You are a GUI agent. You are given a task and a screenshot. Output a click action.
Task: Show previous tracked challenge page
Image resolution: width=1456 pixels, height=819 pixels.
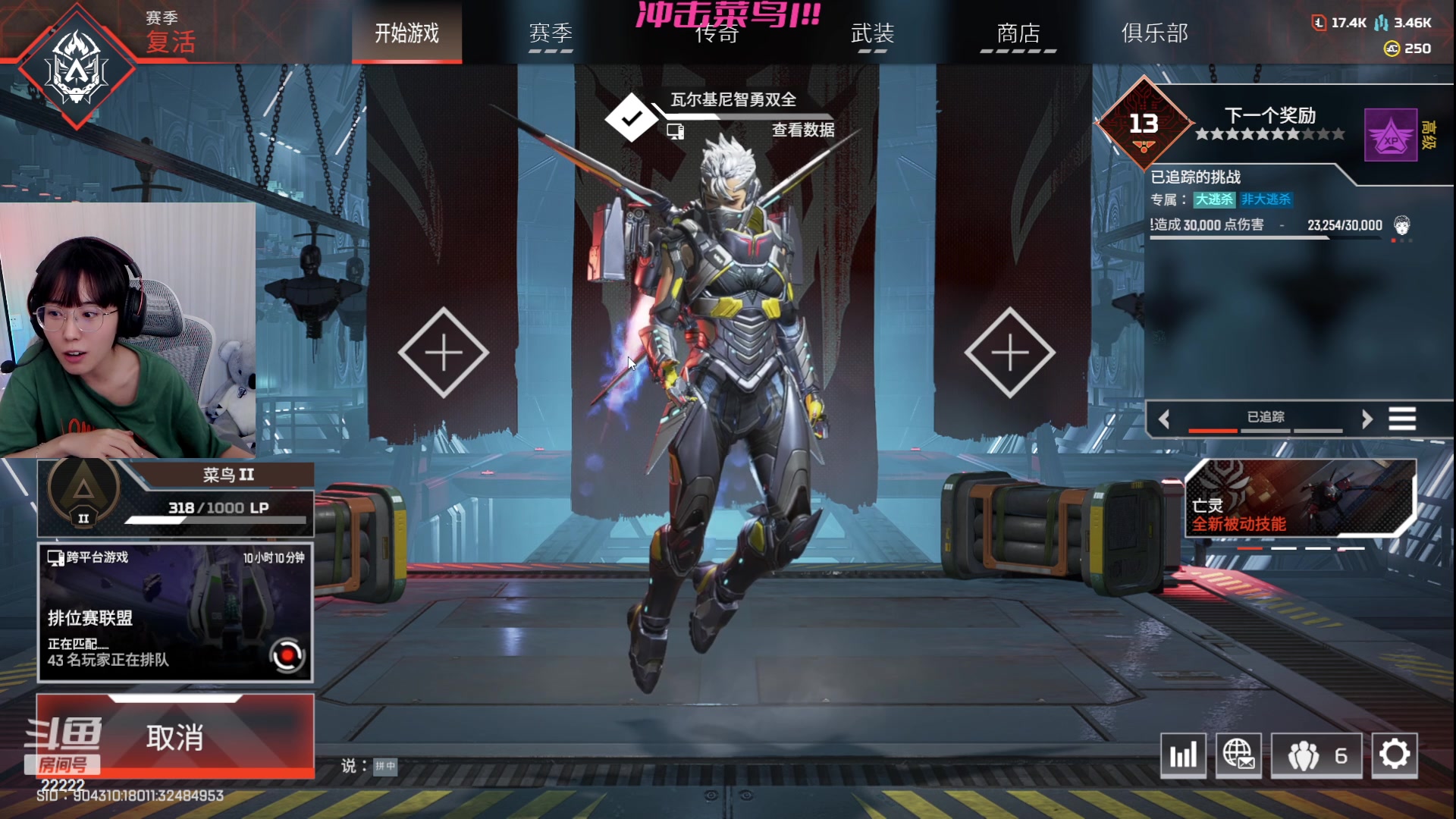point(1164,419)
